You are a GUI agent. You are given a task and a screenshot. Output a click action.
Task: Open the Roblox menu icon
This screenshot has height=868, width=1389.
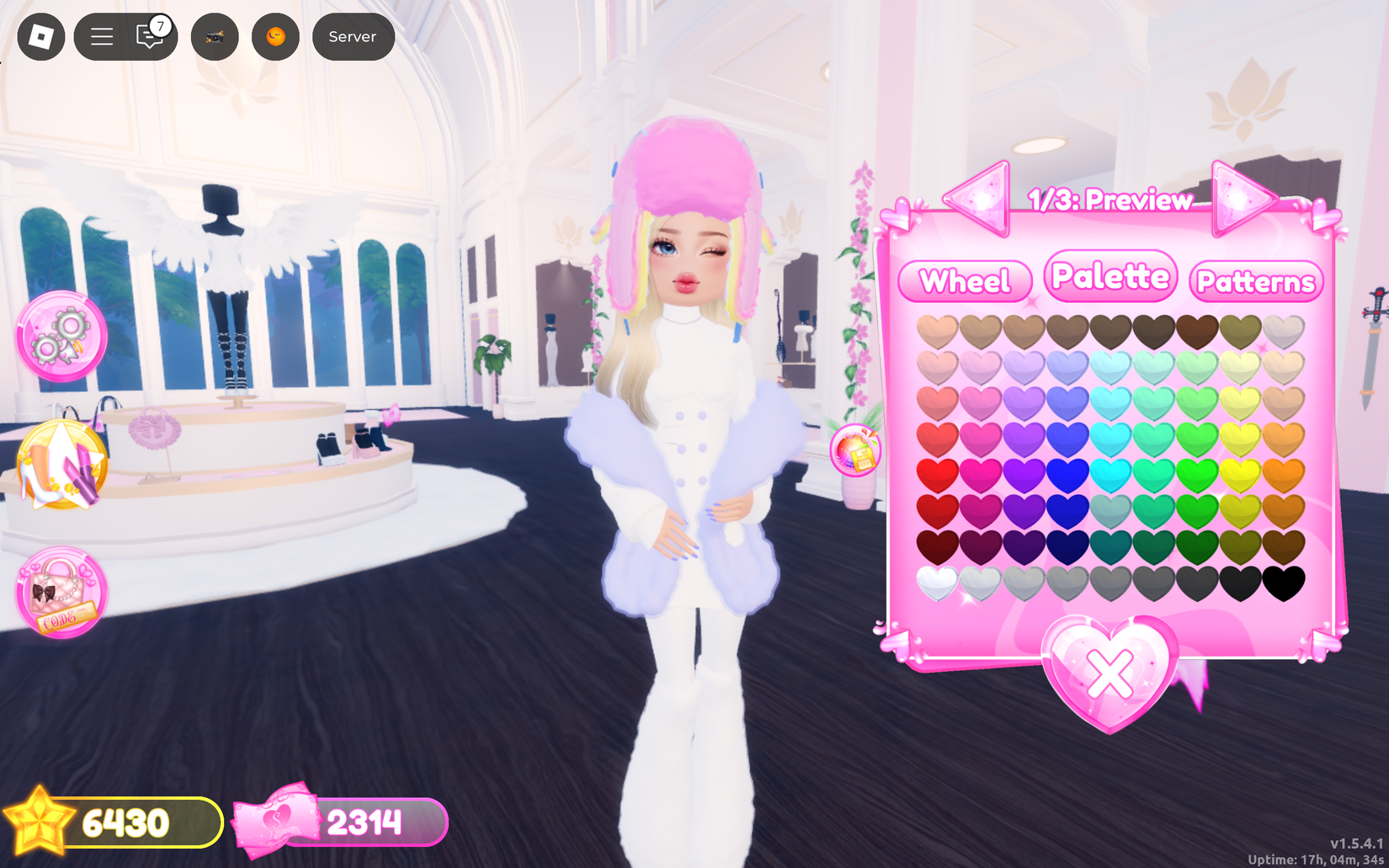[x=40, y=36]
